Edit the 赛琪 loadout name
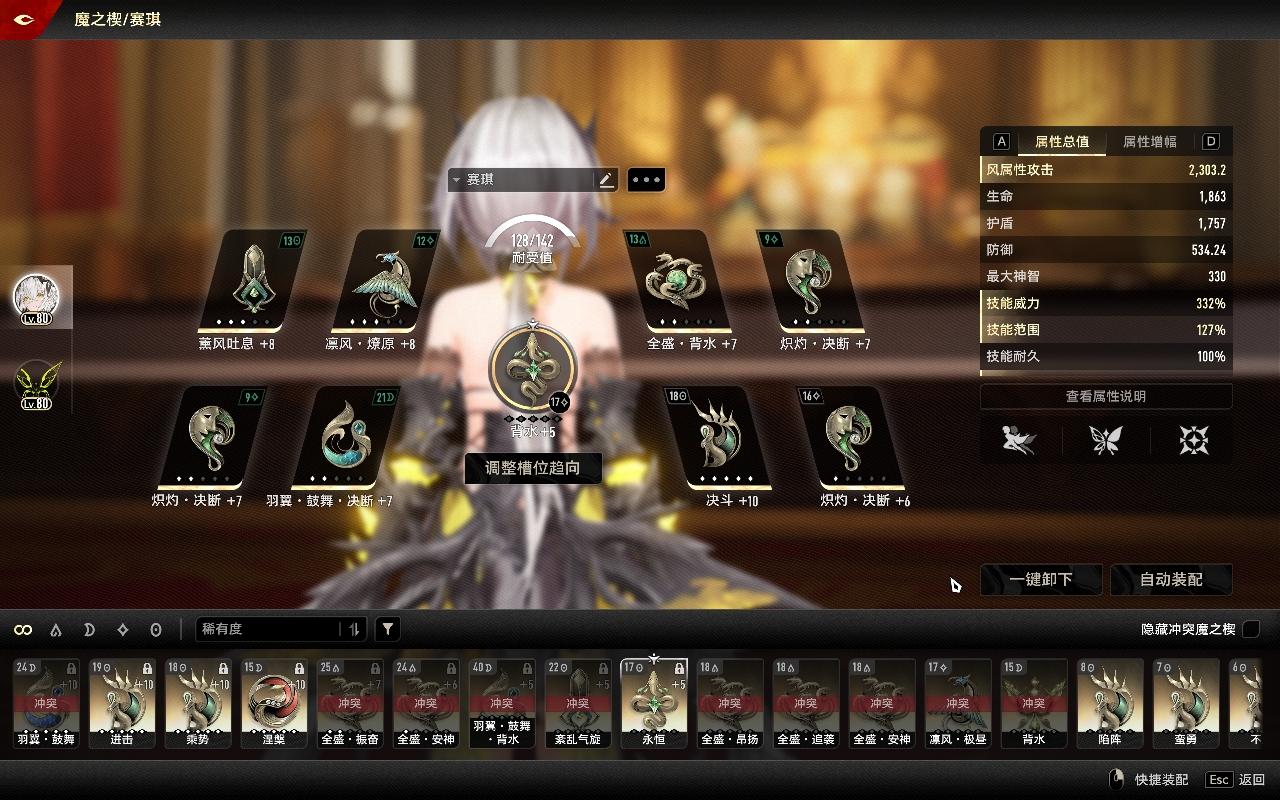Viewport: 1280px width, 800px height. click(605, 180)
